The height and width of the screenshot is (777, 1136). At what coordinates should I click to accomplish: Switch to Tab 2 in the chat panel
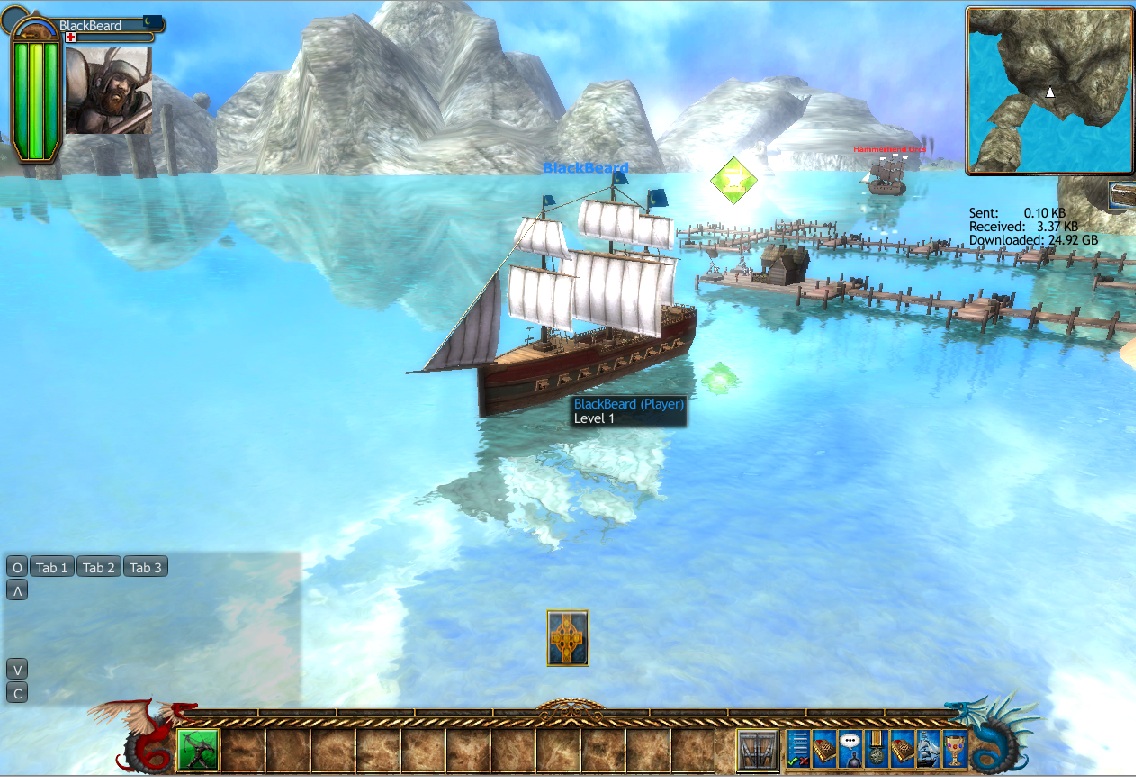[99, 567]
